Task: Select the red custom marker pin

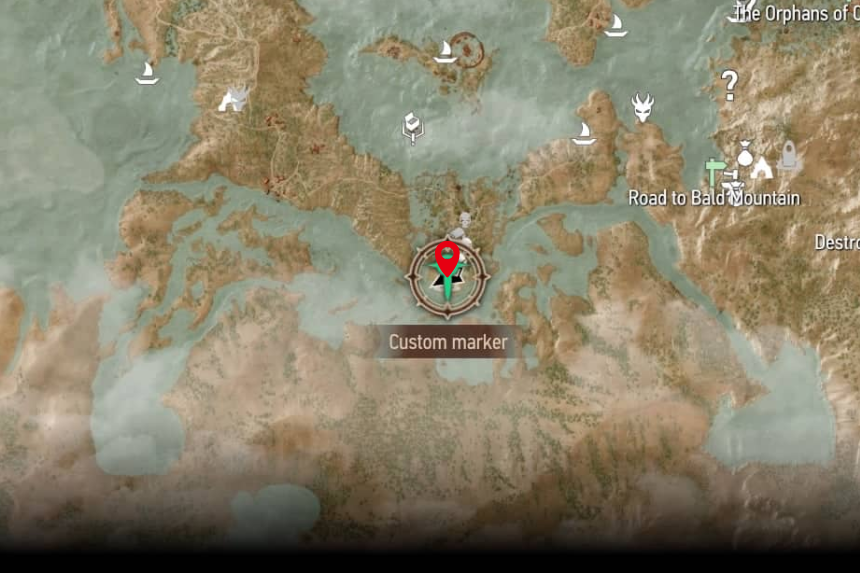Action: 448,258
